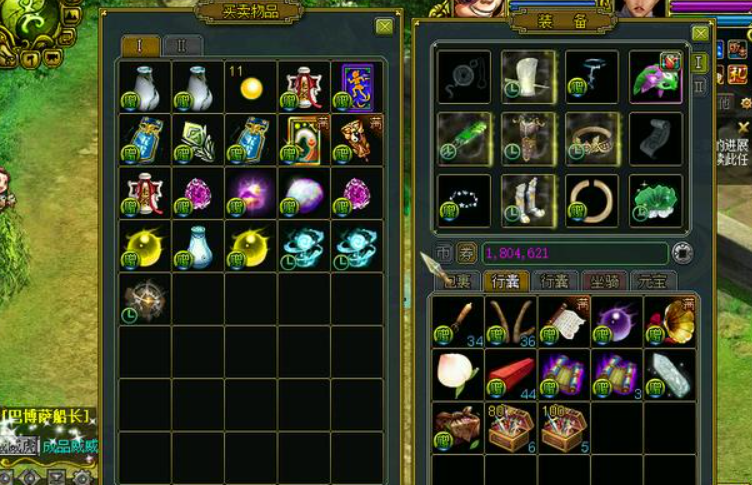The height and width of the screenshot is (485, 752).
Task: Choose the white-blue potion bottle
Action: click(197, 245)
